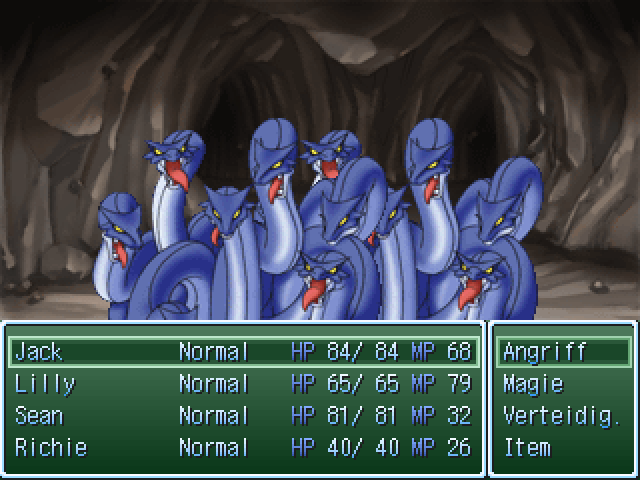This screenshot has width=640, height=480.
Task: Select the Verteidig. defend command
Action: click(563, 416)
